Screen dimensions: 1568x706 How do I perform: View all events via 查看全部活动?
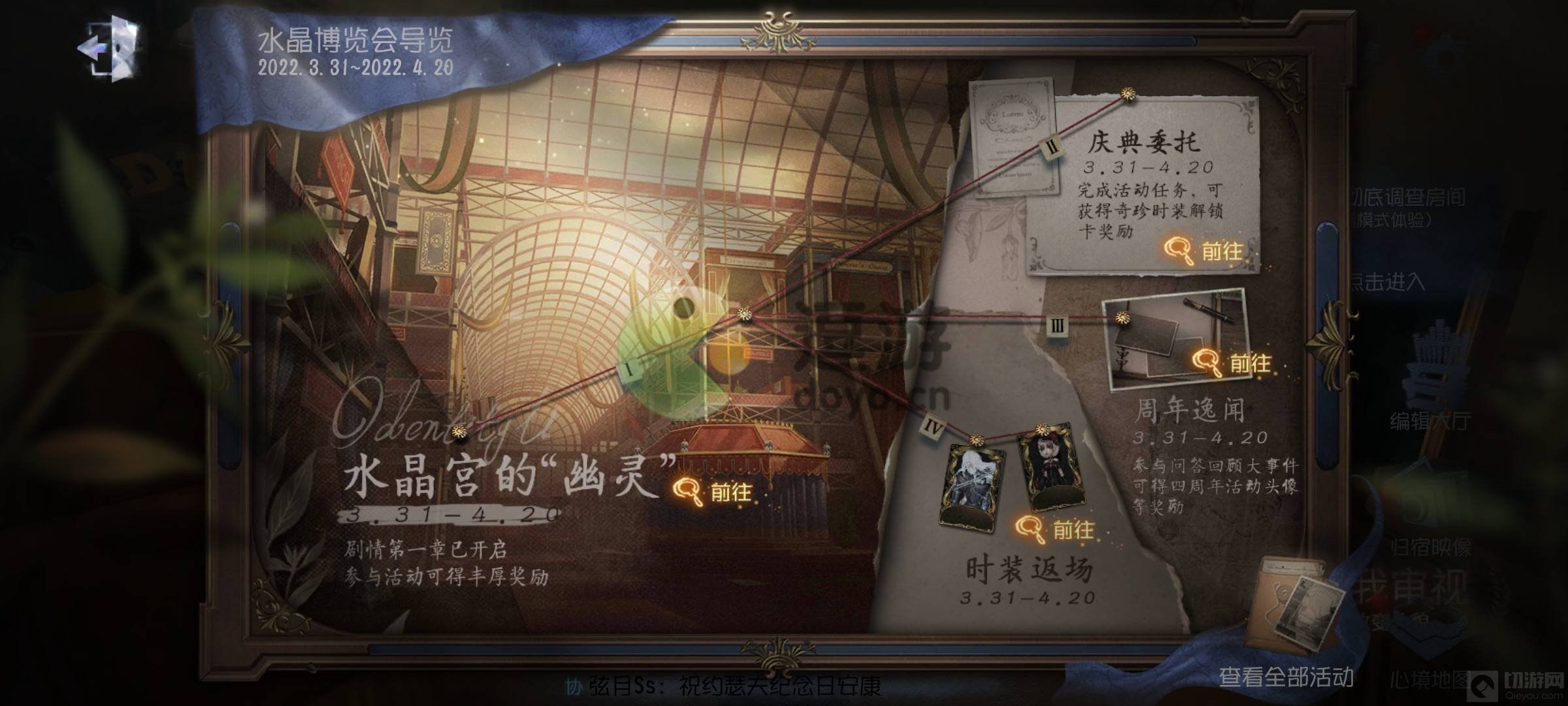[x=1286, y=676]
